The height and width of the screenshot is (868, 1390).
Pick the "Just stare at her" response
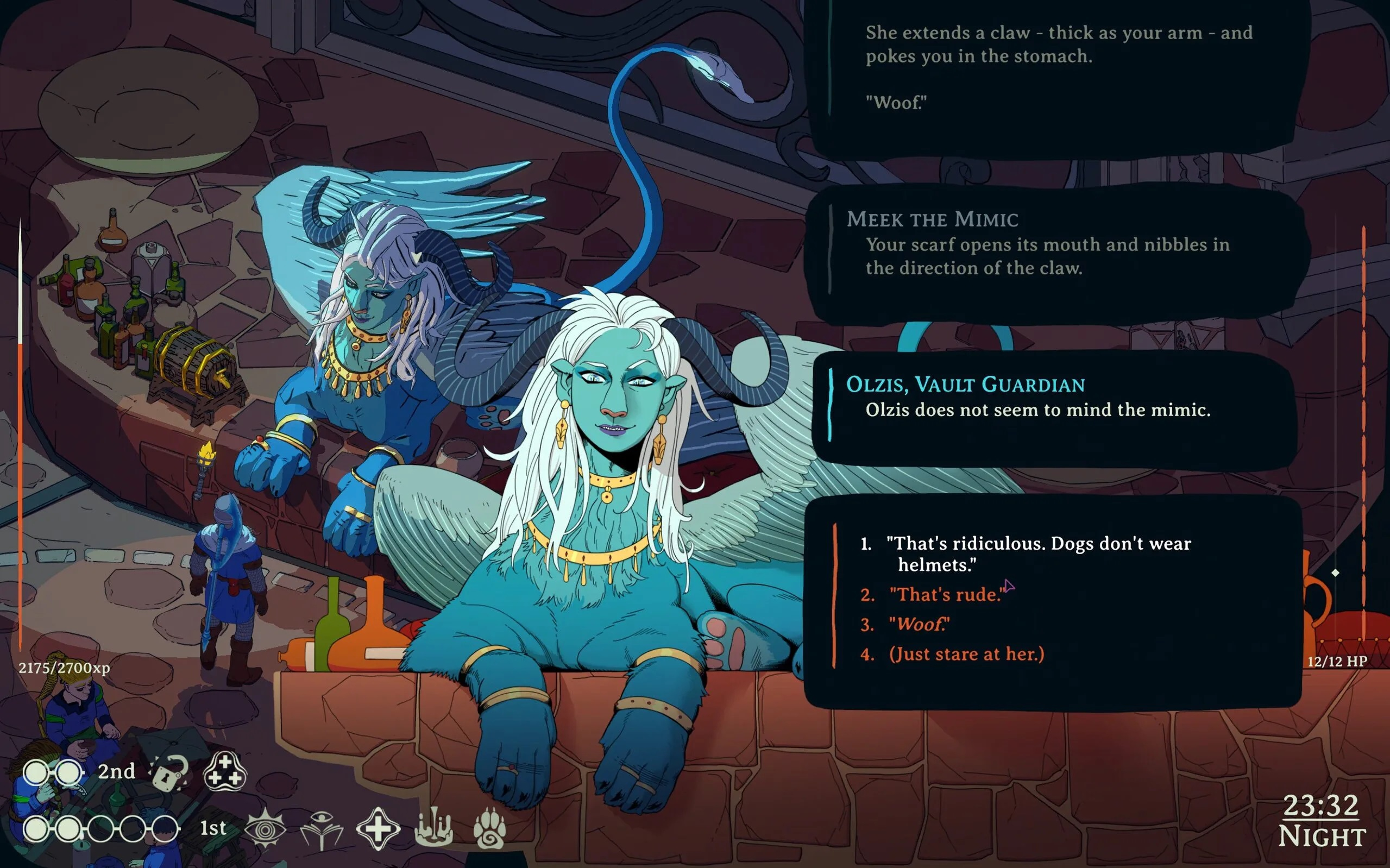[966, 654]
